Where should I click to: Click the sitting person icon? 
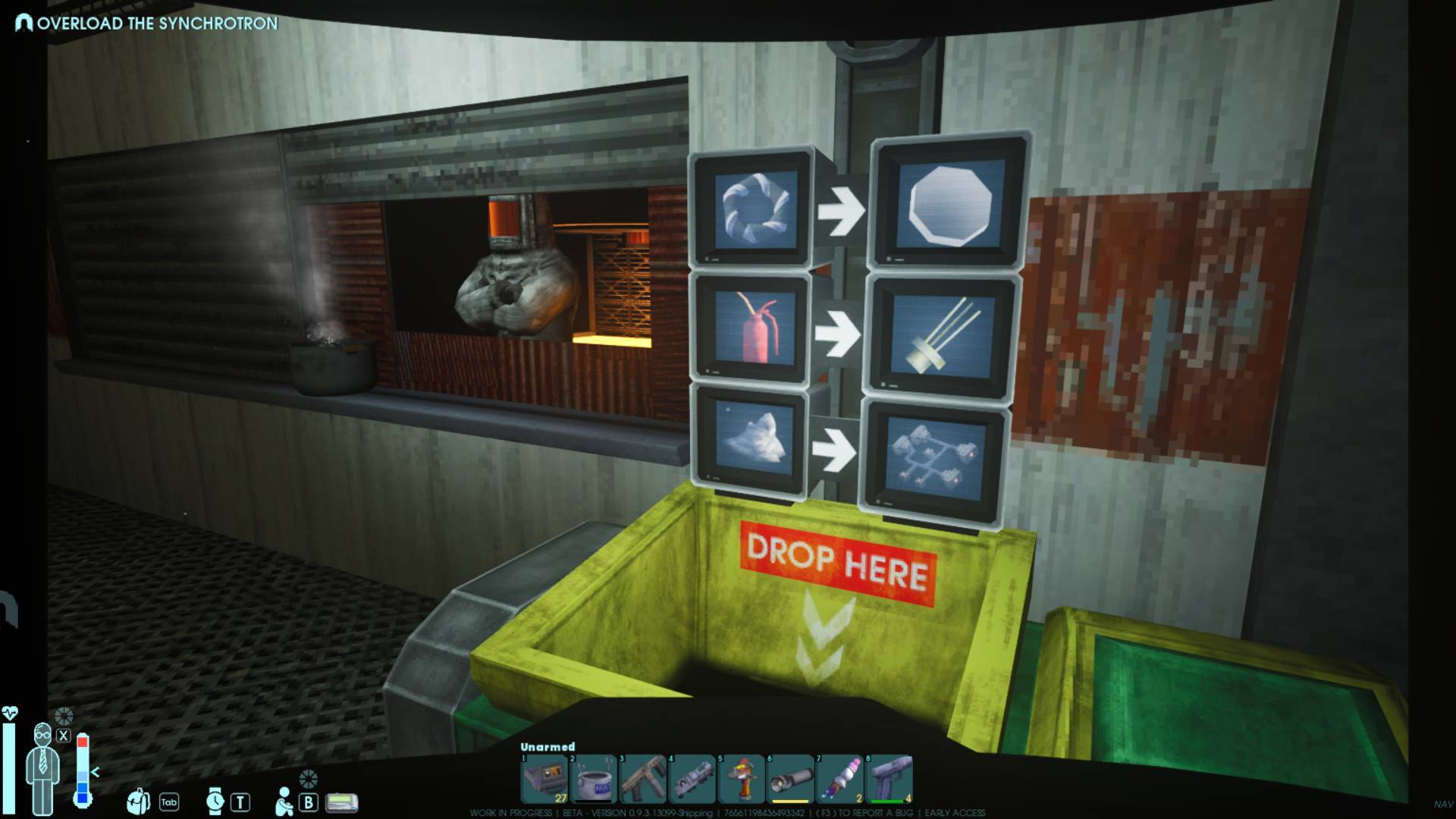(x=284, y=801)
